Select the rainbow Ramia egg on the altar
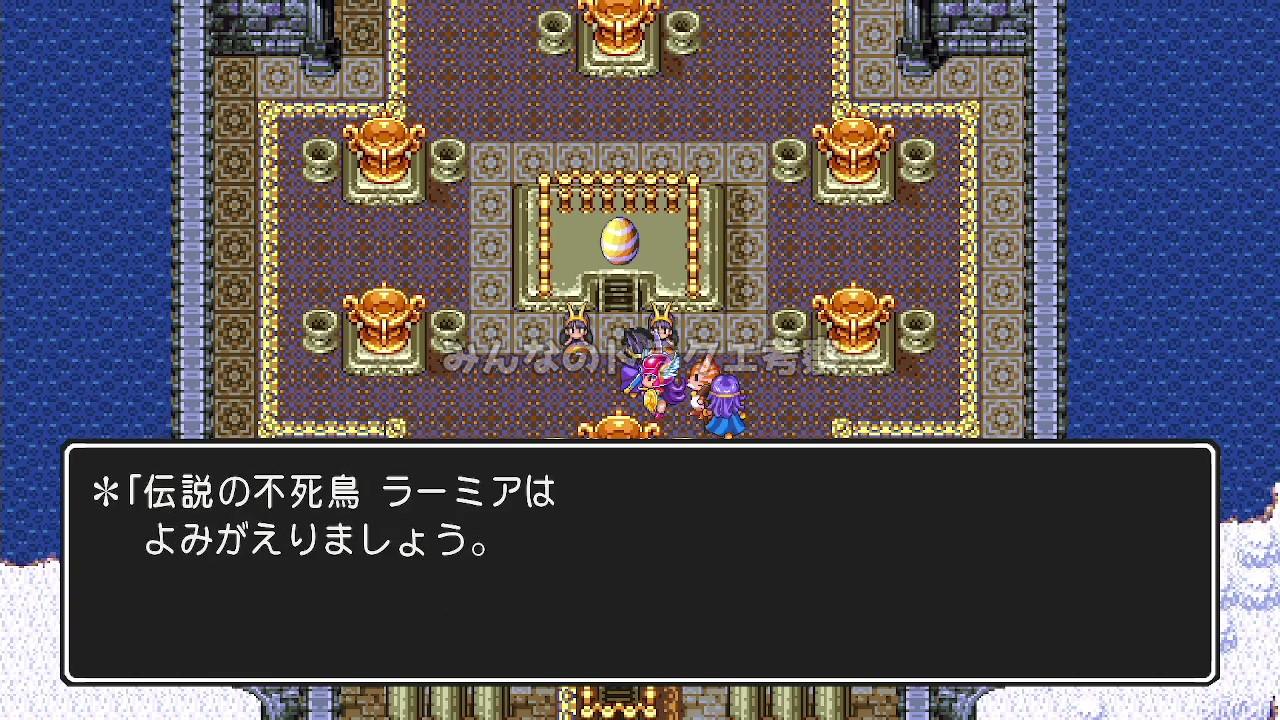Viewport: 1280px width, 720px height. point(619,240)
